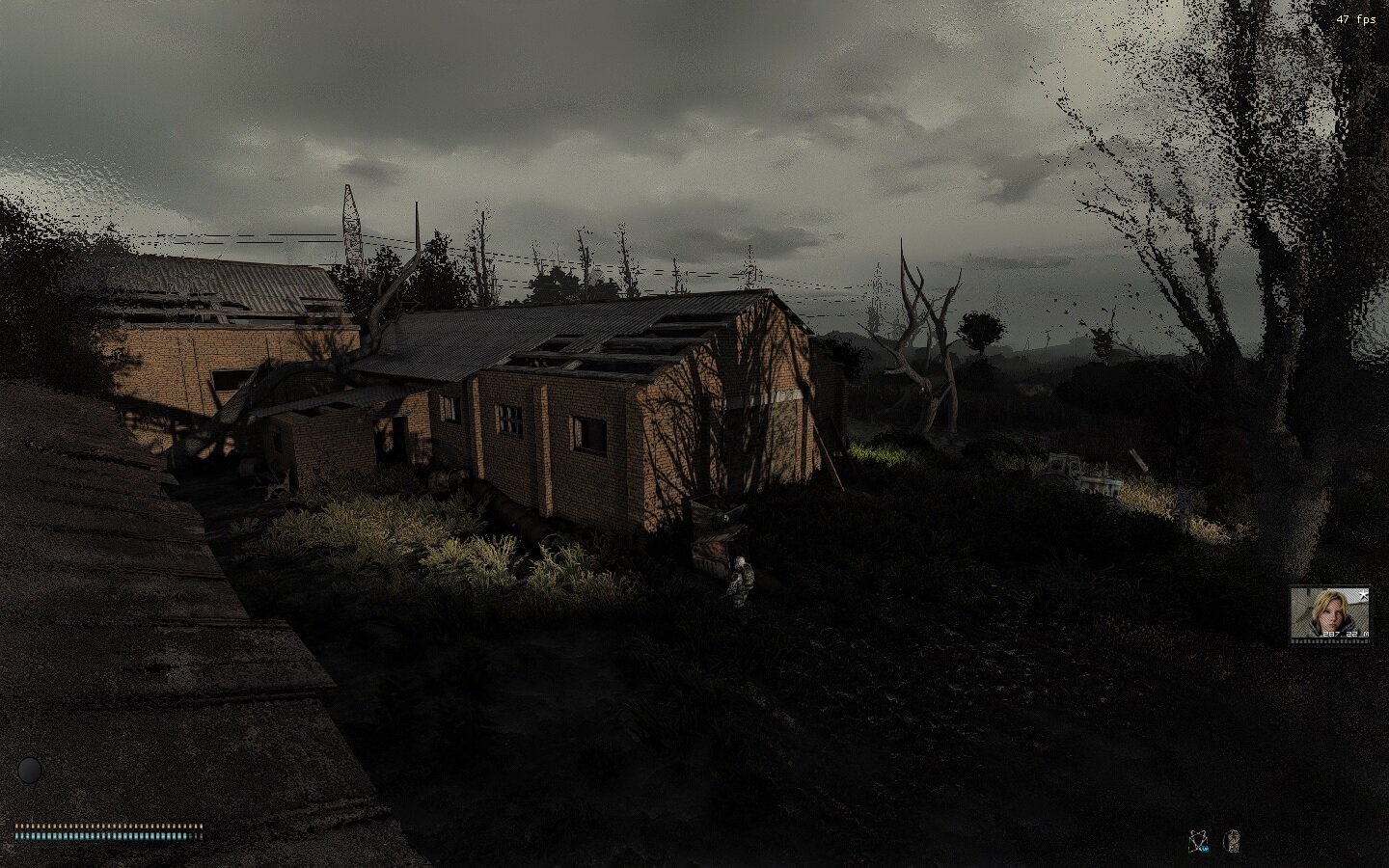Click the star marker on the portrait
The width and height of the screenshot is (1389, 868).
click(x=1362, y=594)
